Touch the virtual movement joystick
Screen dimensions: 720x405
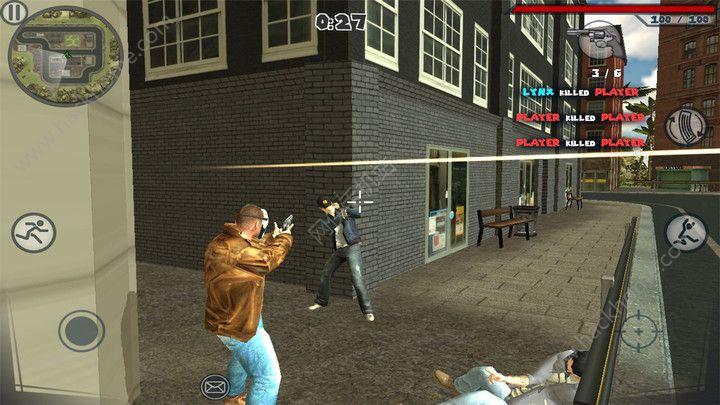(81, 330)
